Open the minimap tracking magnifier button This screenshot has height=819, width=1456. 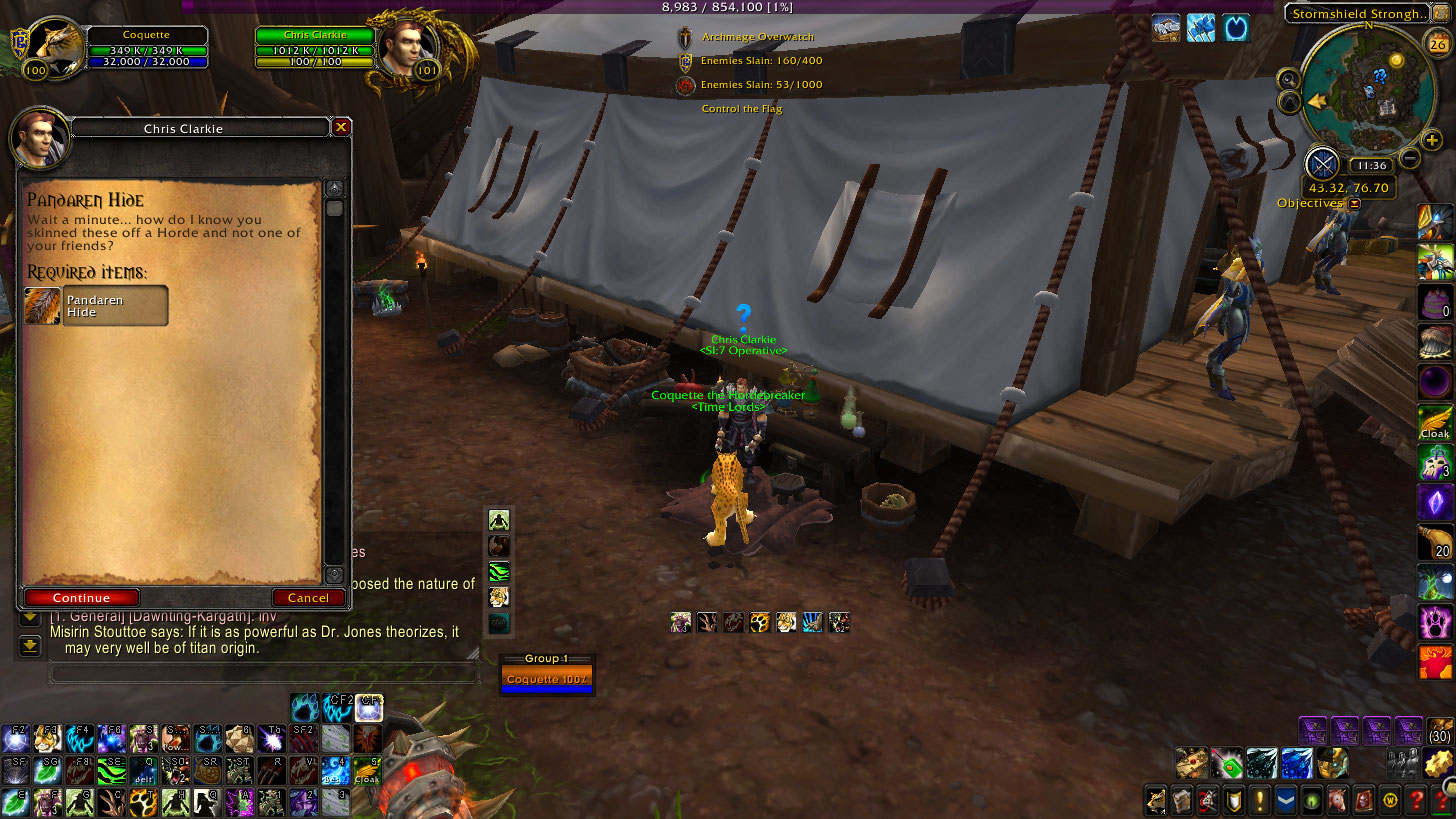coord(1288,80)
